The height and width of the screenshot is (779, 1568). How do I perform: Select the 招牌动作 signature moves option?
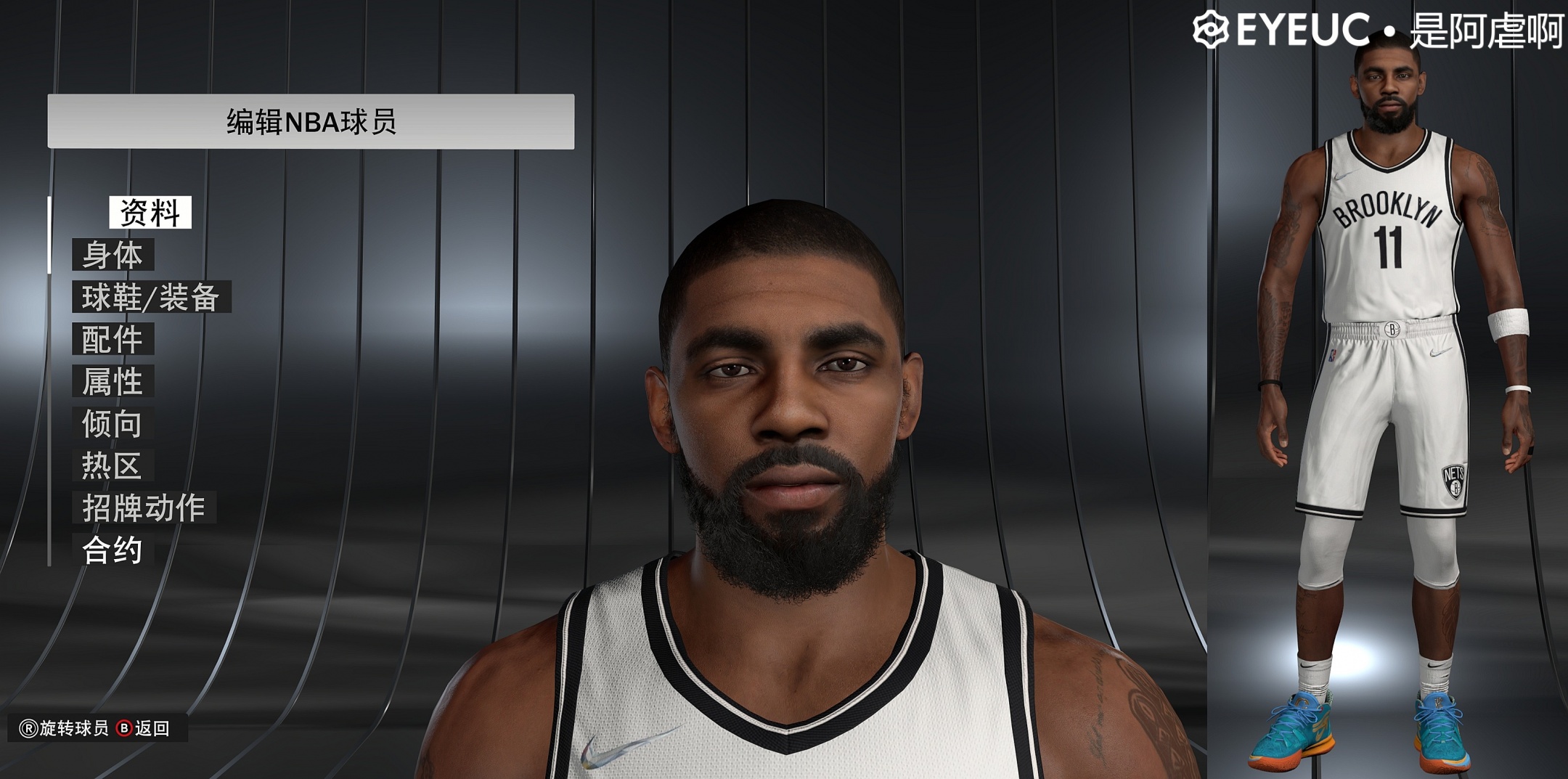[x=142, y=508]
